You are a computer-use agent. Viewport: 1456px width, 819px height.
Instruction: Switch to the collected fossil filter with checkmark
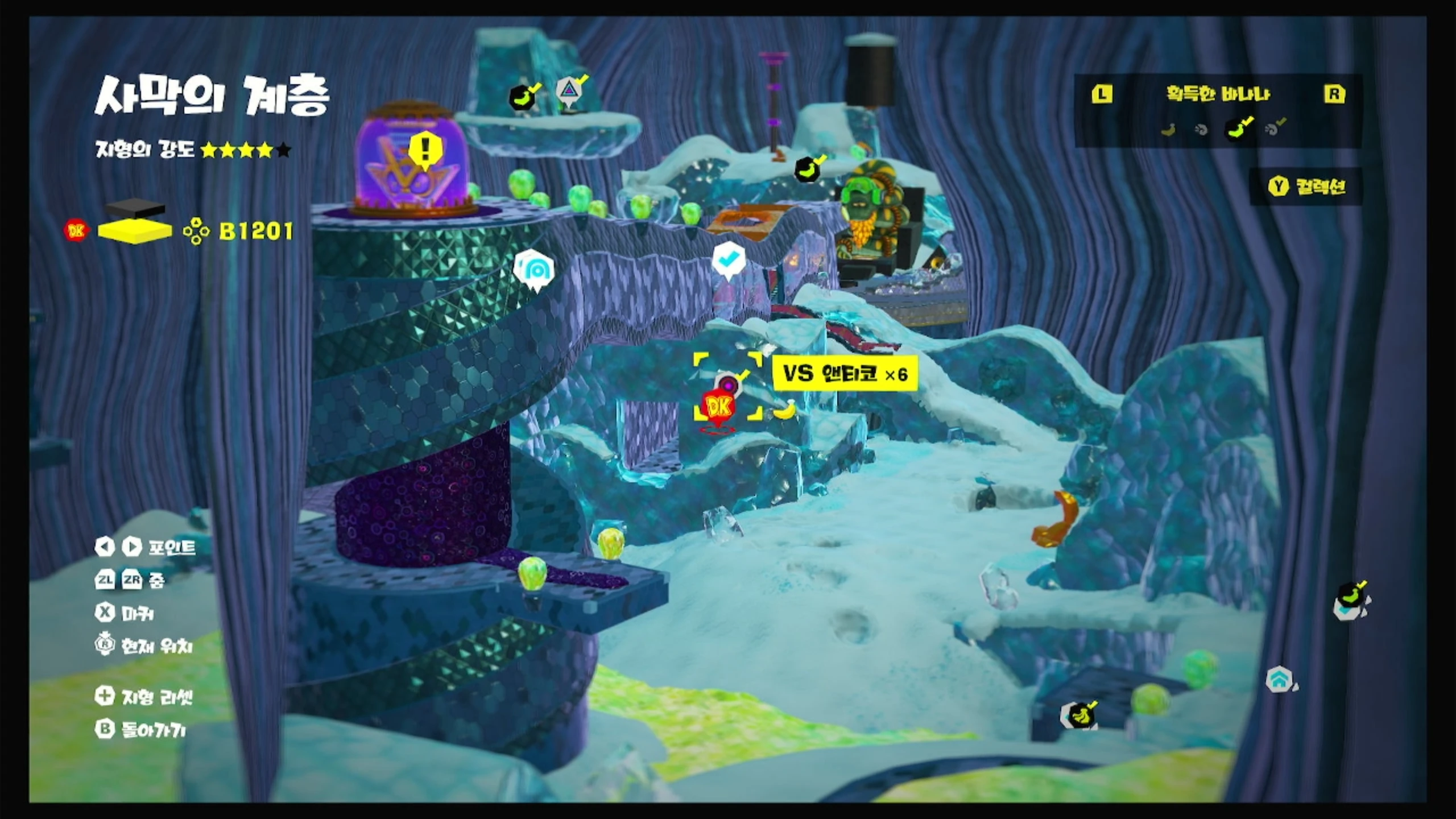pos(1275,129)
